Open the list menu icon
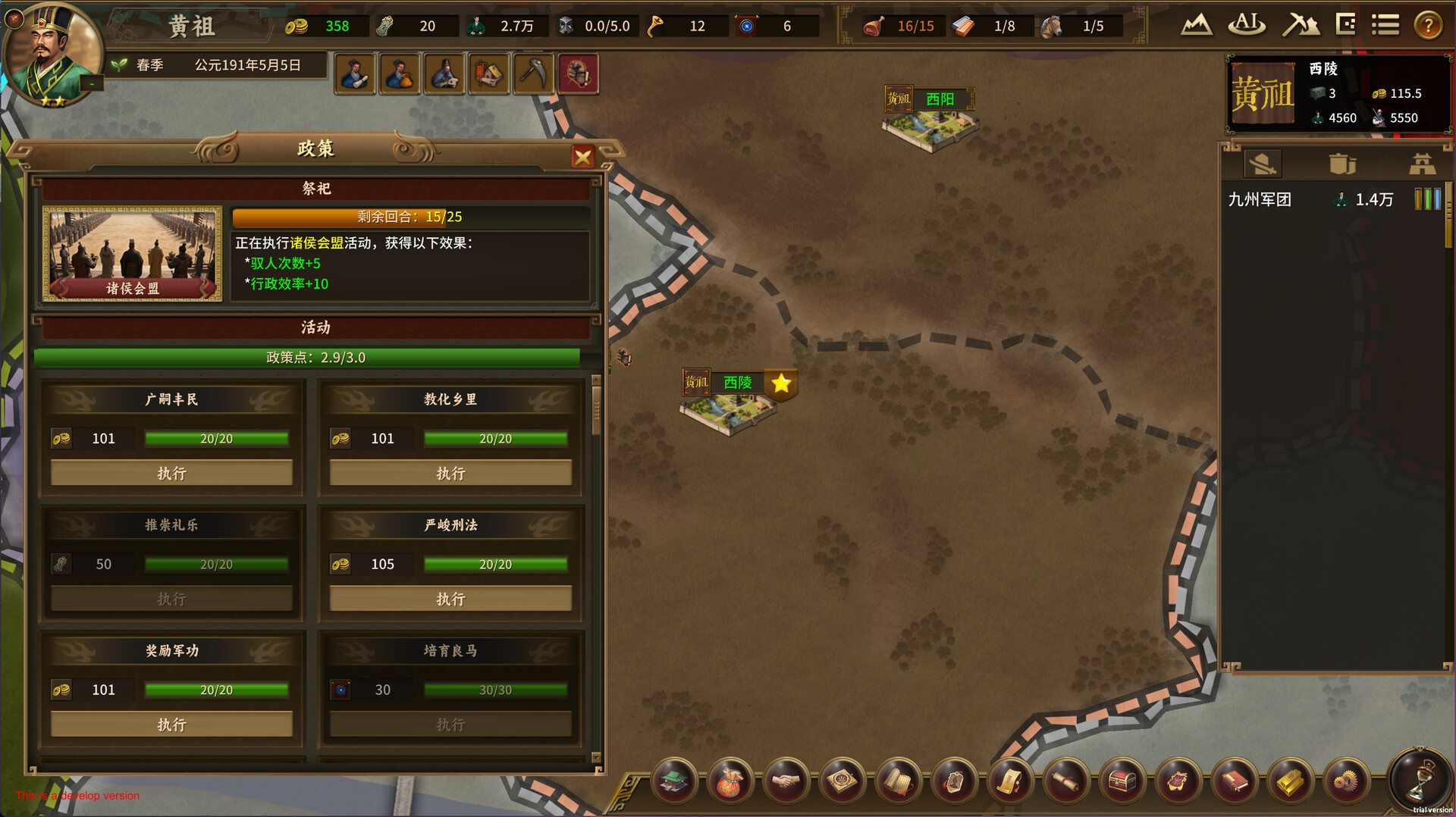This screenshot has height=817, width=1456. 1385,26
